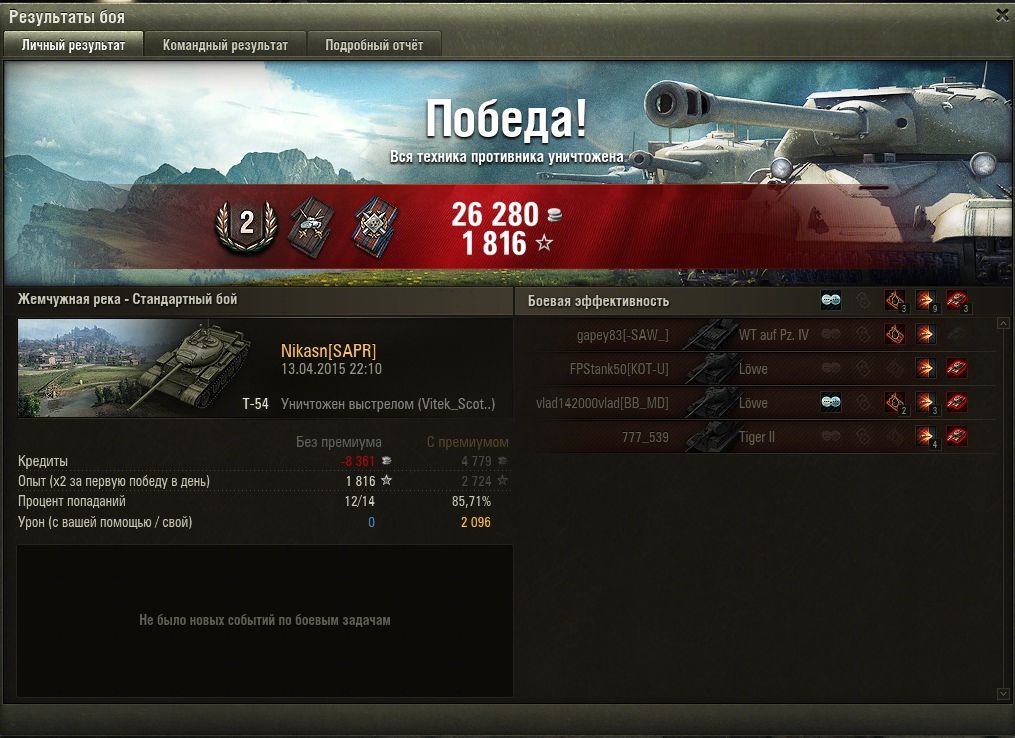
Task: Click the Nikasn[SAPR] player name
Action: [x=329, y=350]
